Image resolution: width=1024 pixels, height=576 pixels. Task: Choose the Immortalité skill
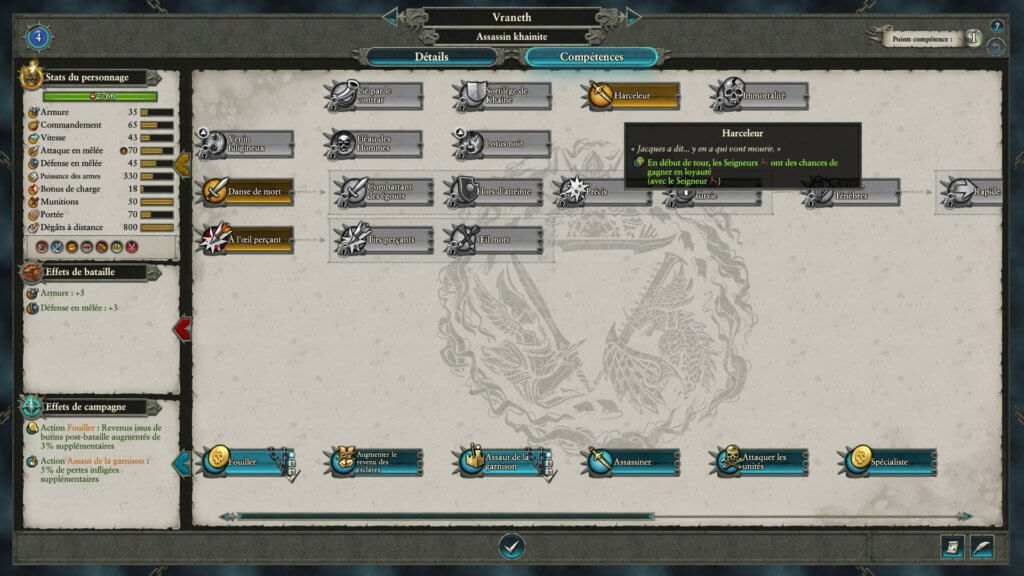(761, 96)
